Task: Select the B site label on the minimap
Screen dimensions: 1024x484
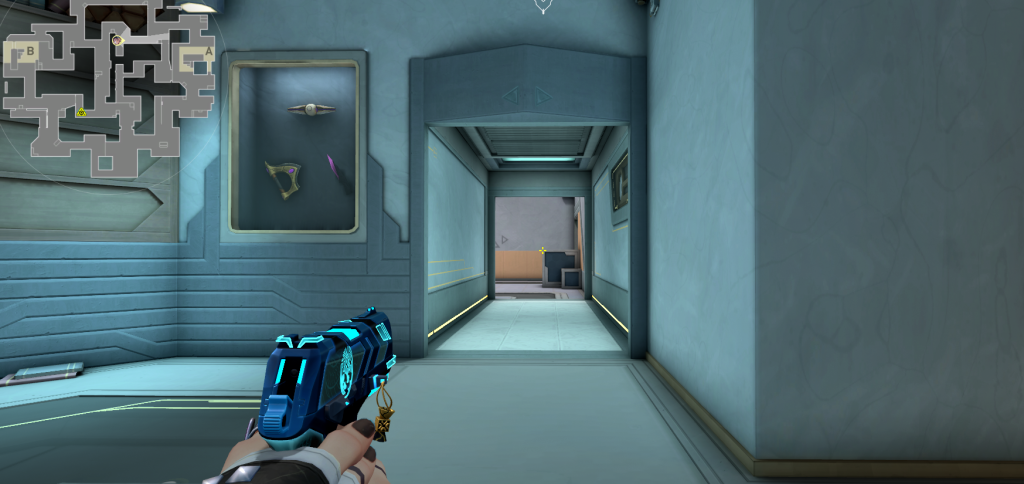Action: coord(31,50)
